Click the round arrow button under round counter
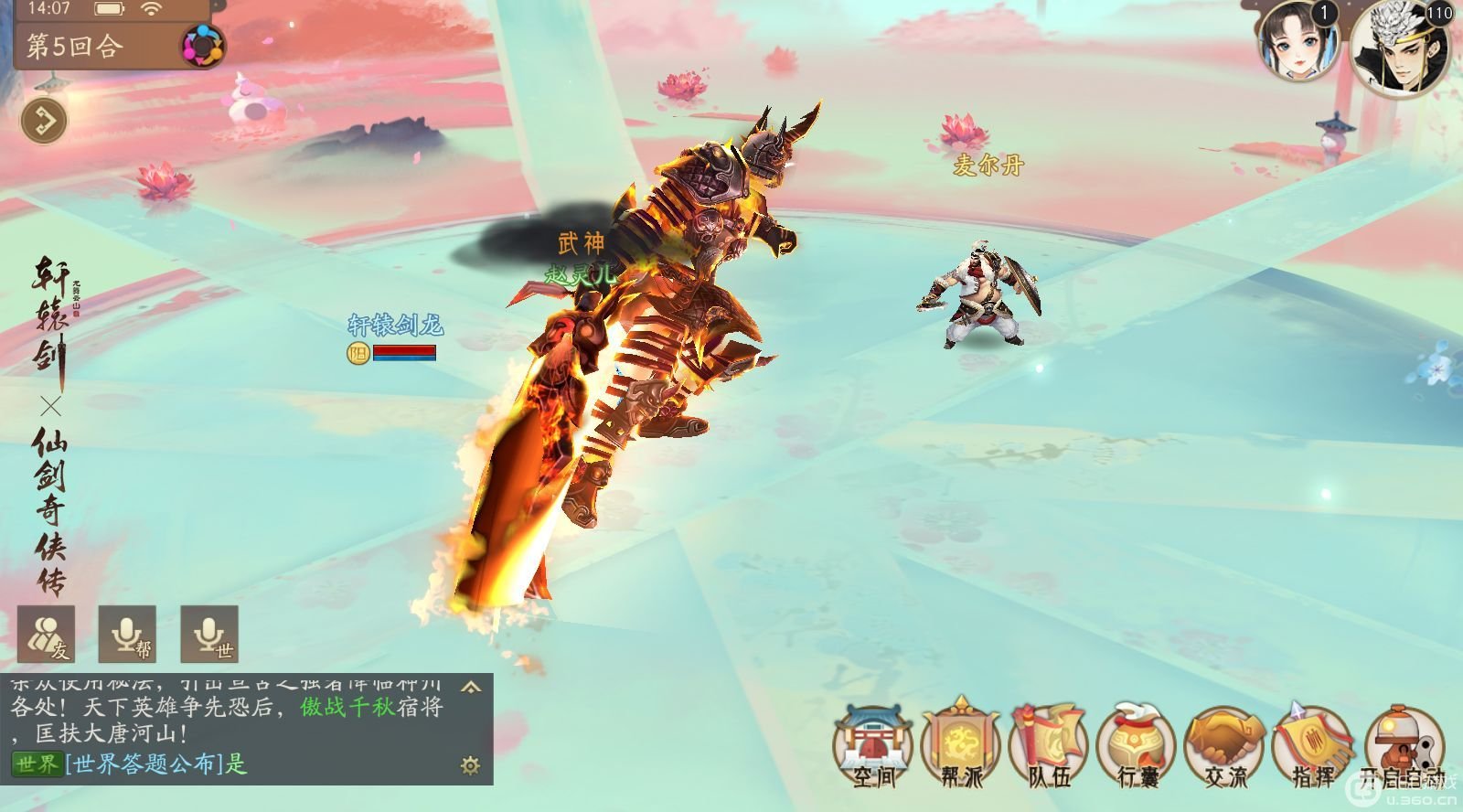The width and height of the screenshot is (1463, 812). pyautogui.click(x=44, y=121)
